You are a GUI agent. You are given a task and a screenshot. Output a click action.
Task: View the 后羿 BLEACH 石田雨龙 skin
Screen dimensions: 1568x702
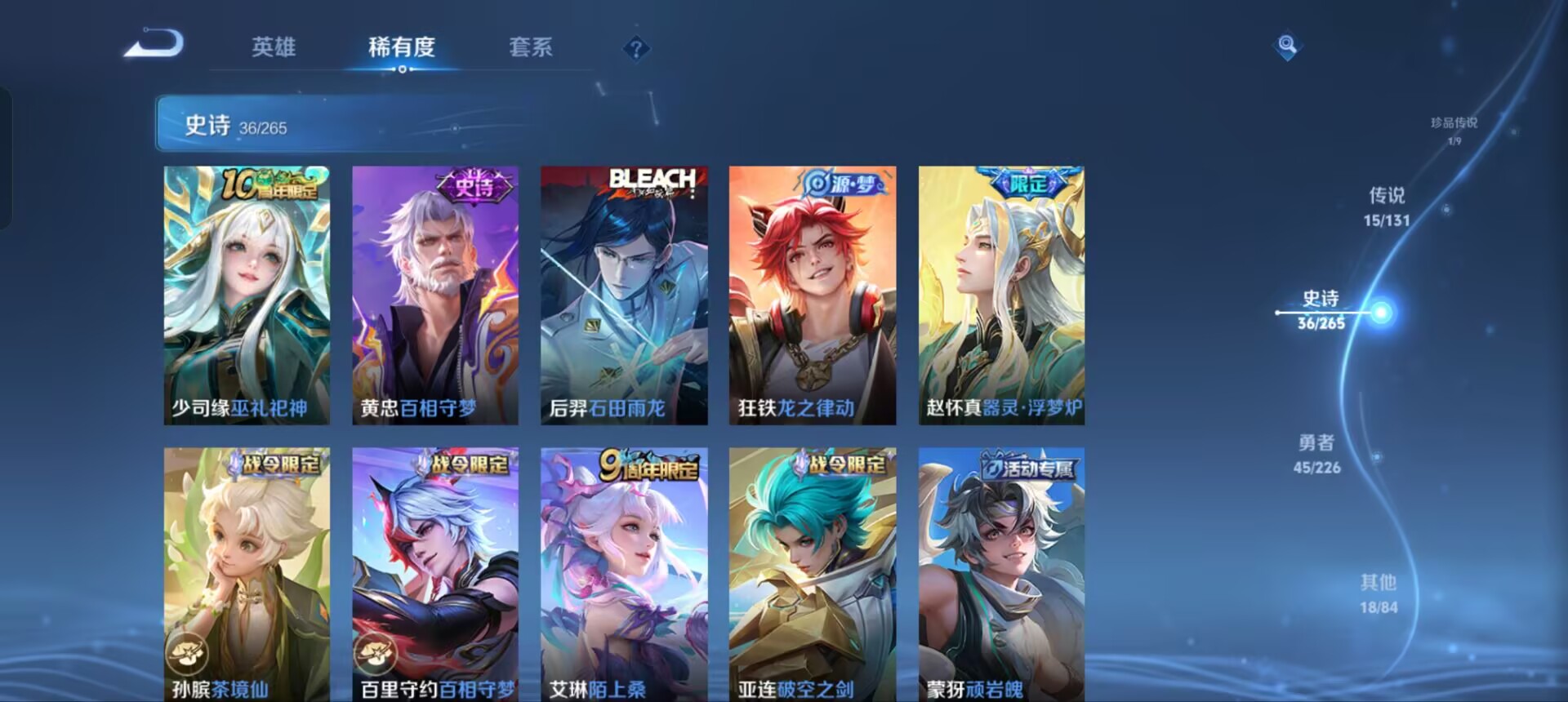623,294
